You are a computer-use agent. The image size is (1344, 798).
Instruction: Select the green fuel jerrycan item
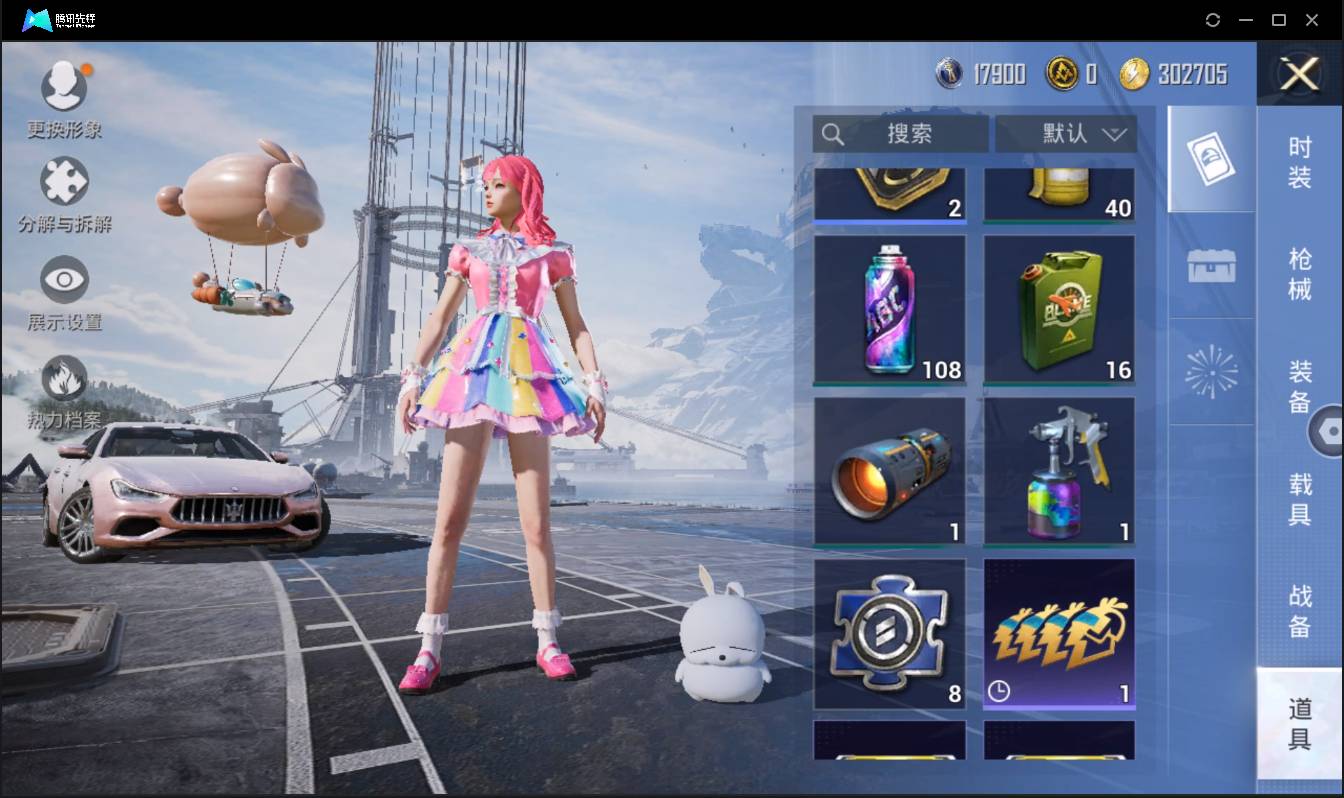[x=1059, y=310]
